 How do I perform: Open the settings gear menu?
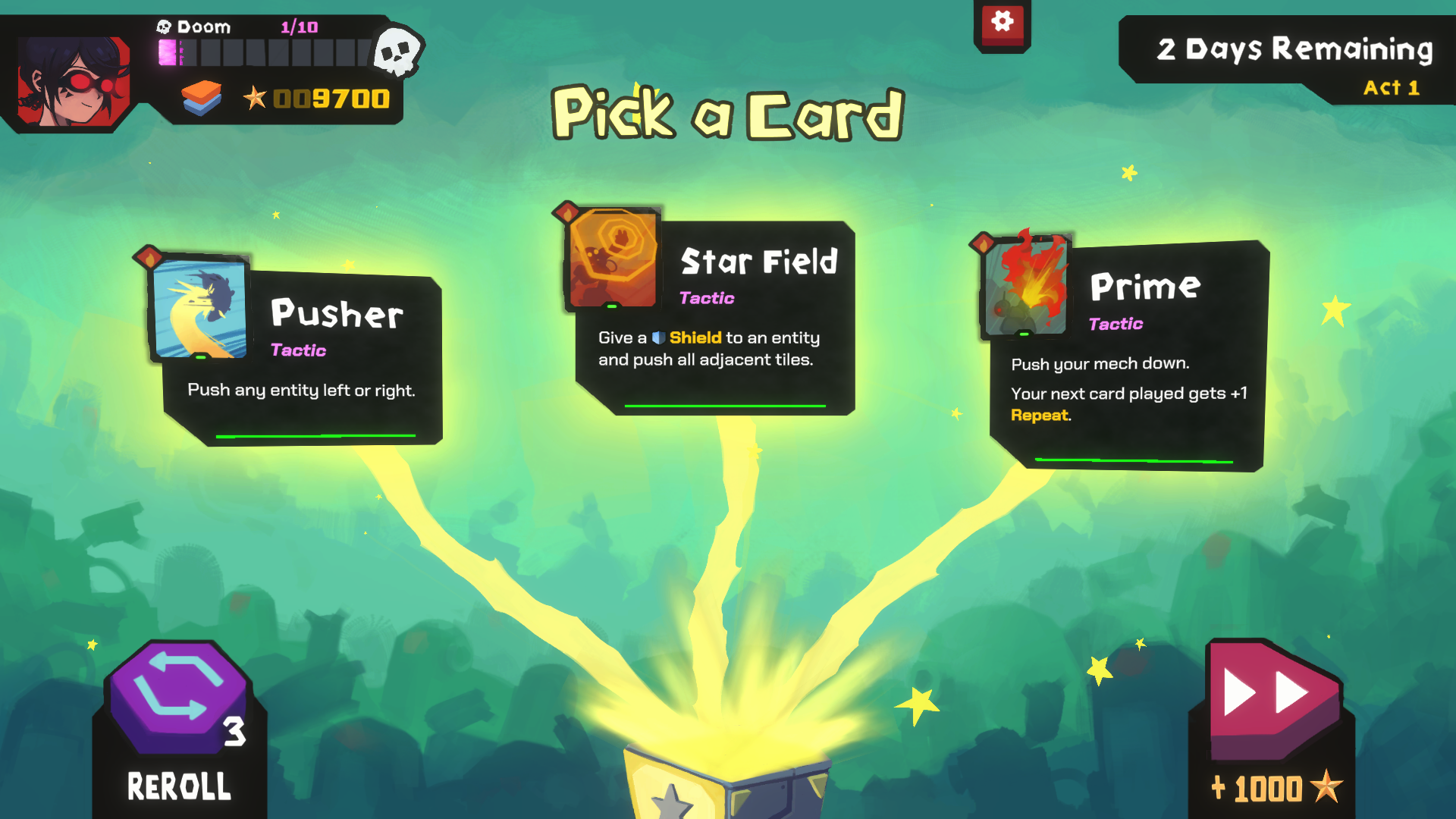pyautogui.click(x=1003, y=22)
